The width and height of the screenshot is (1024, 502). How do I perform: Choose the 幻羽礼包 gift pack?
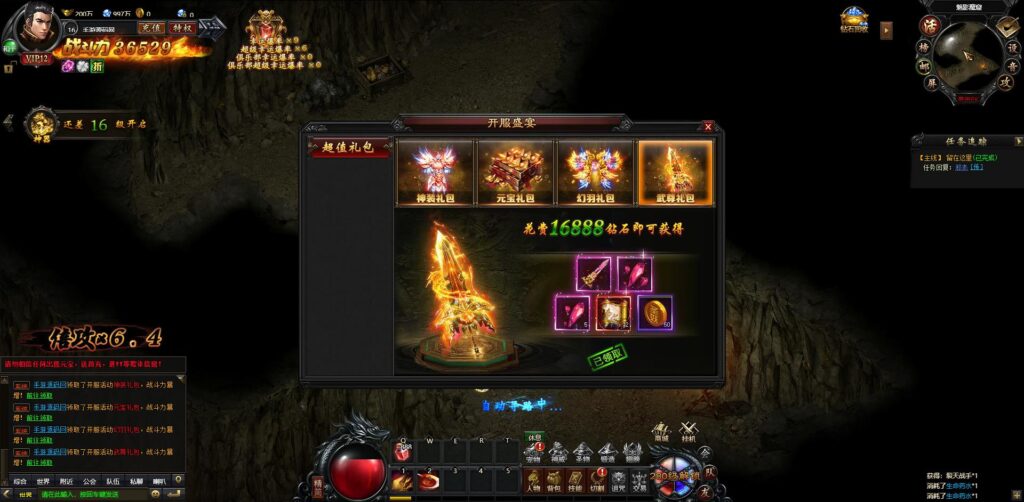595,172
